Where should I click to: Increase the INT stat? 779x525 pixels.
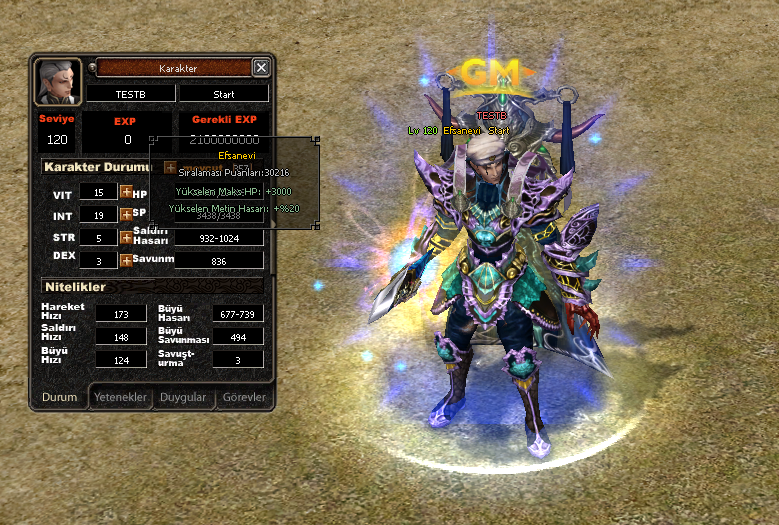point(126,214)
